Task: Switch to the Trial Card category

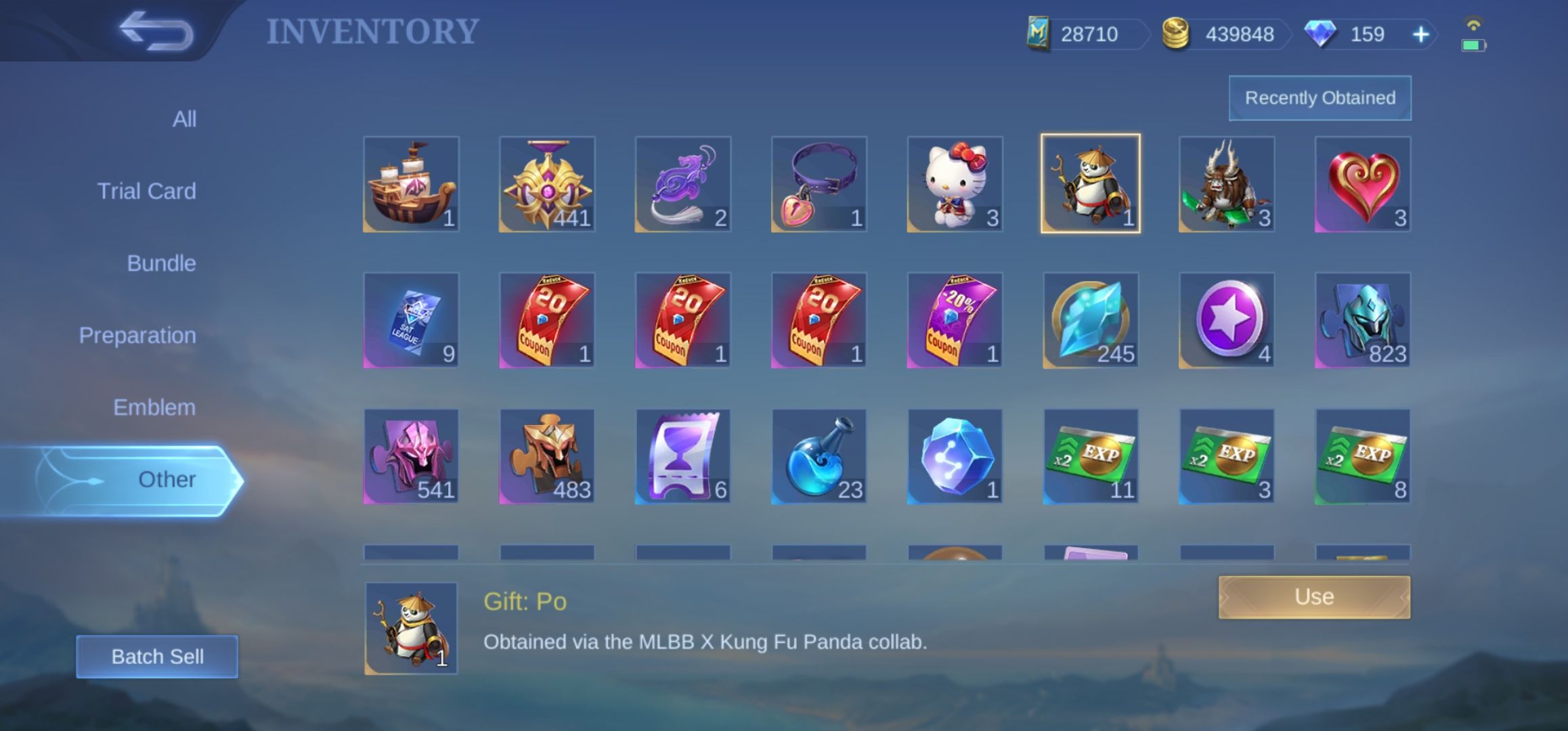Action: tap(145, 190)
